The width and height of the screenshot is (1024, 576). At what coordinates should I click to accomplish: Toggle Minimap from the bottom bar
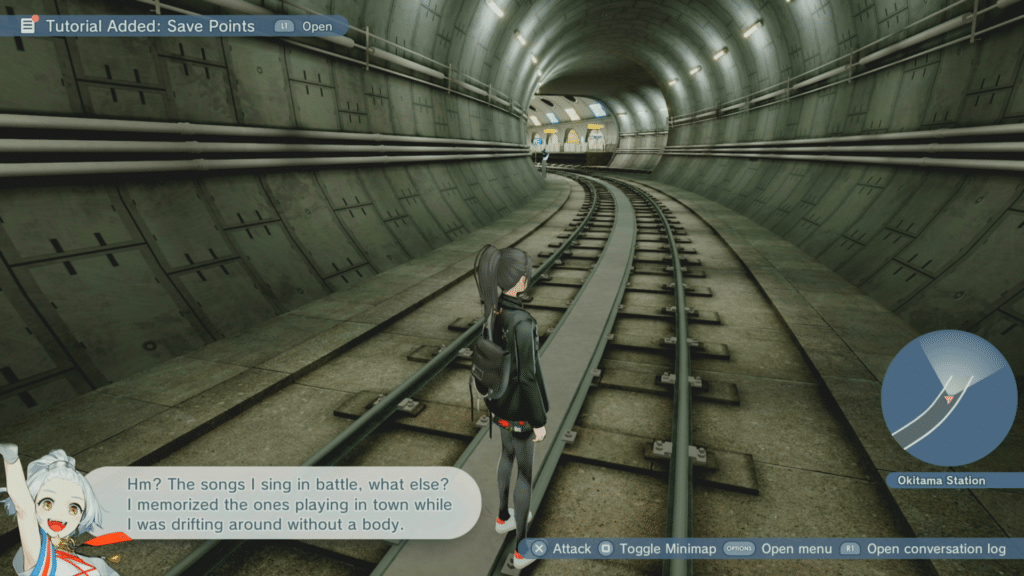pos(666,548)
